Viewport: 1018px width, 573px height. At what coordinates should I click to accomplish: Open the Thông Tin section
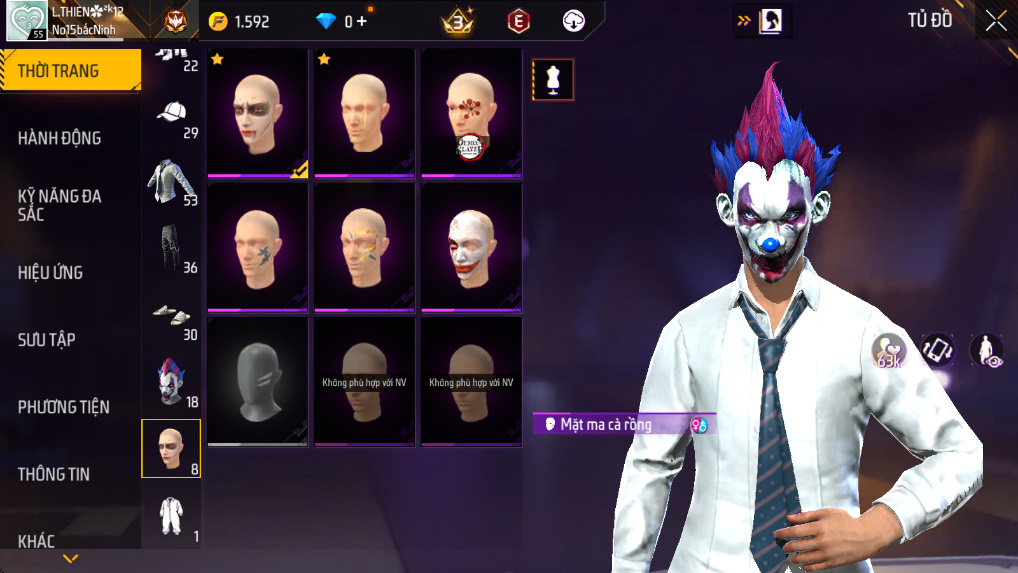point(53,474)
